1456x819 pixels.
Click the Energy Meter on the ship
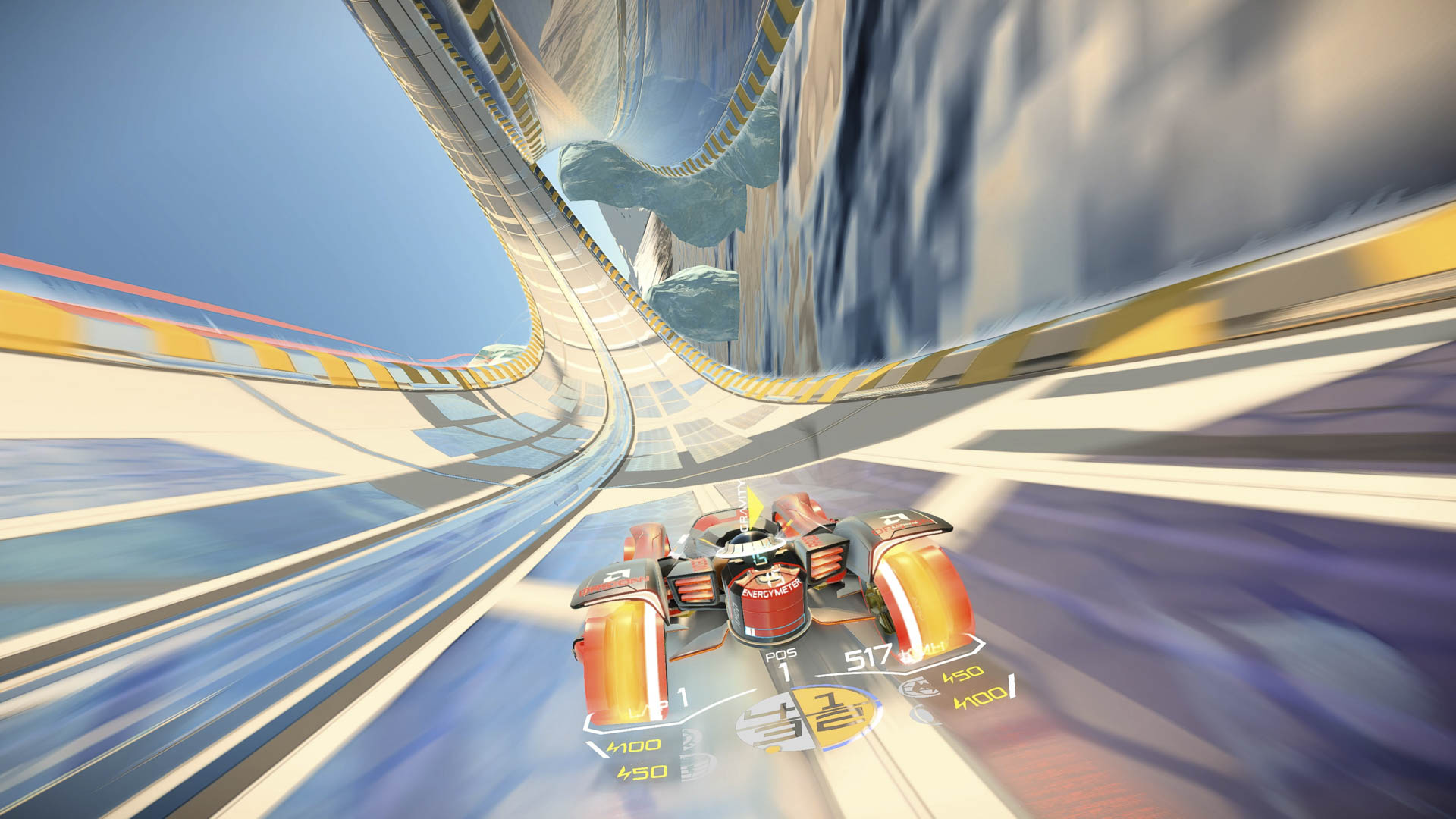click(771, 591)
